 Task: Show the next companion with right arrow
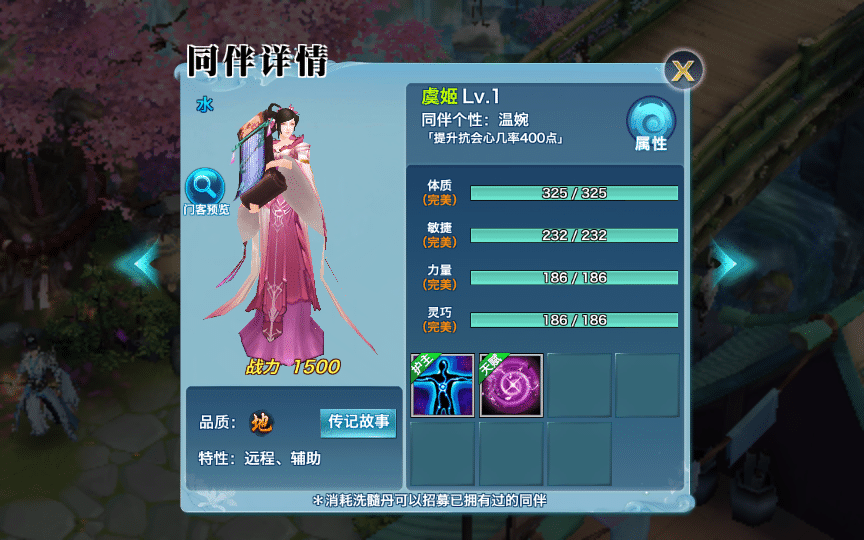point(725,263)
